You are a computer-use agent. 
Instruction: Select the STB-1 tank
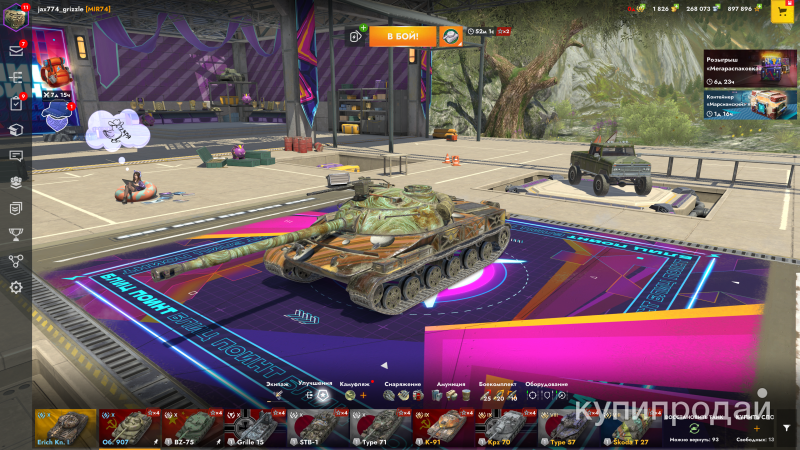click(317, 427)
